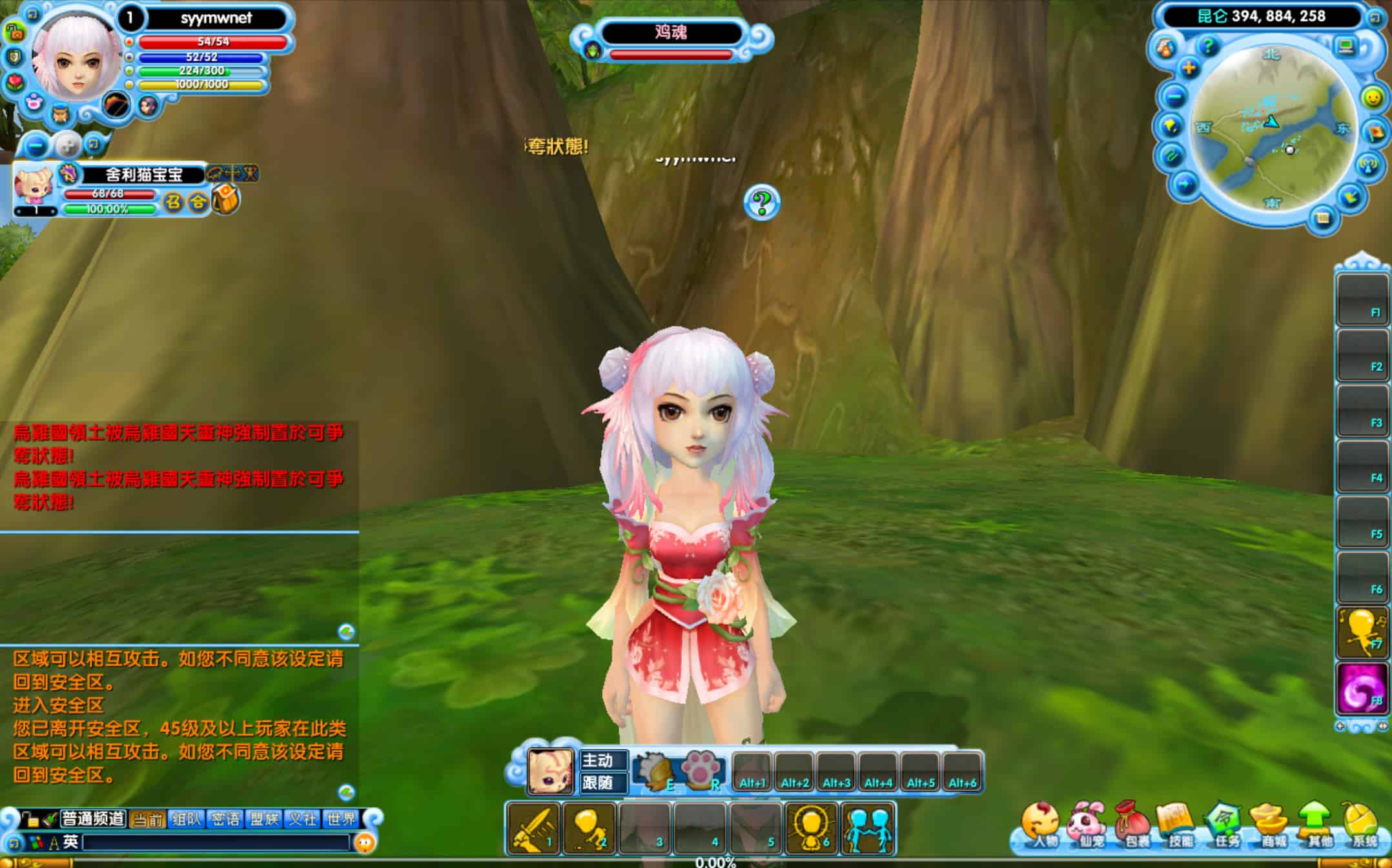Set pet to 跟随 follow mode

pyautogui.click(x=603, y=783)
